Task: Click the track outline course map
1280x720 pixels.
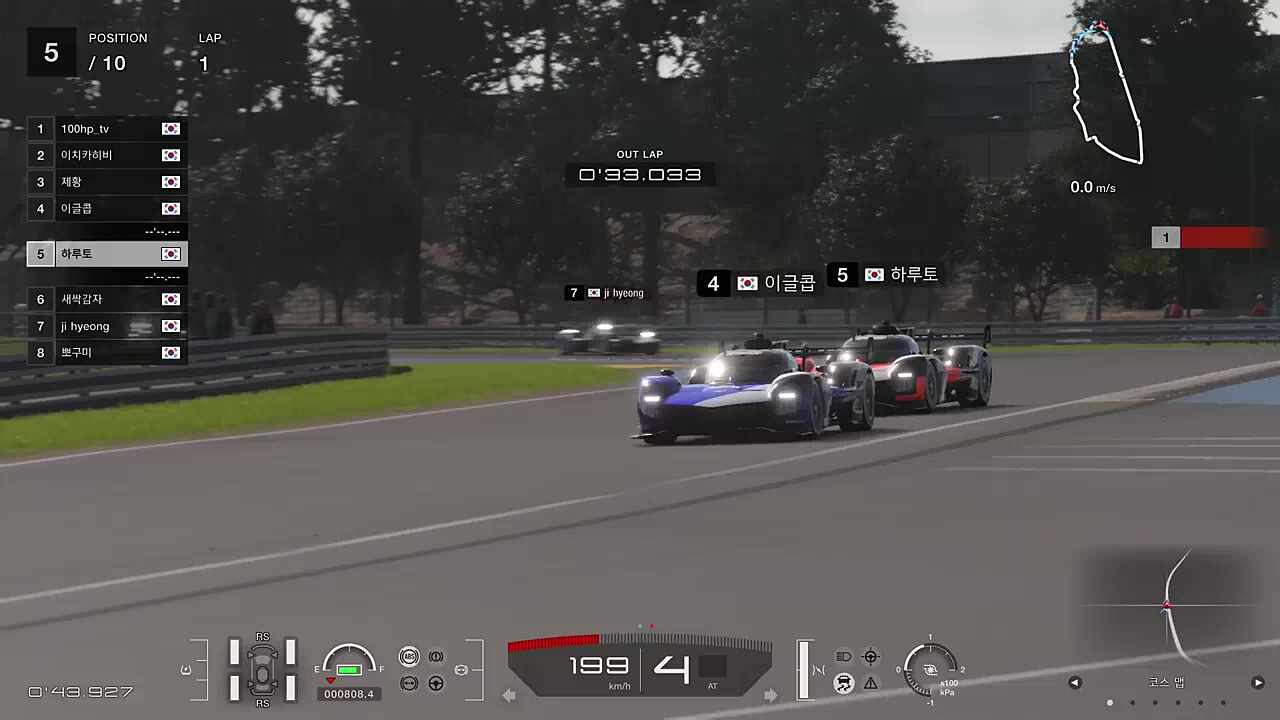Action: 1106,95
